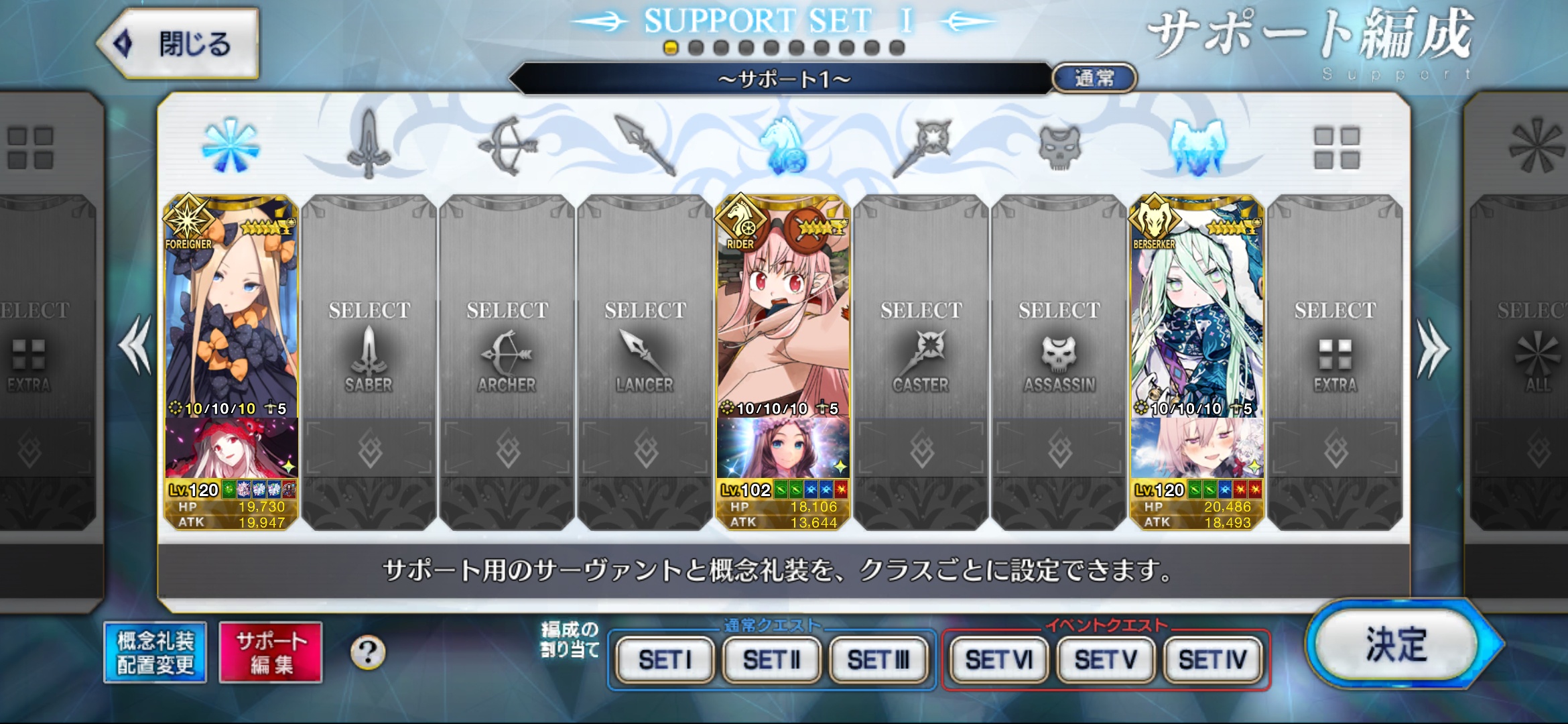This screenshot has width=1568, height=724.
Task: Assign SET I to normal quests
Action: 665,660
